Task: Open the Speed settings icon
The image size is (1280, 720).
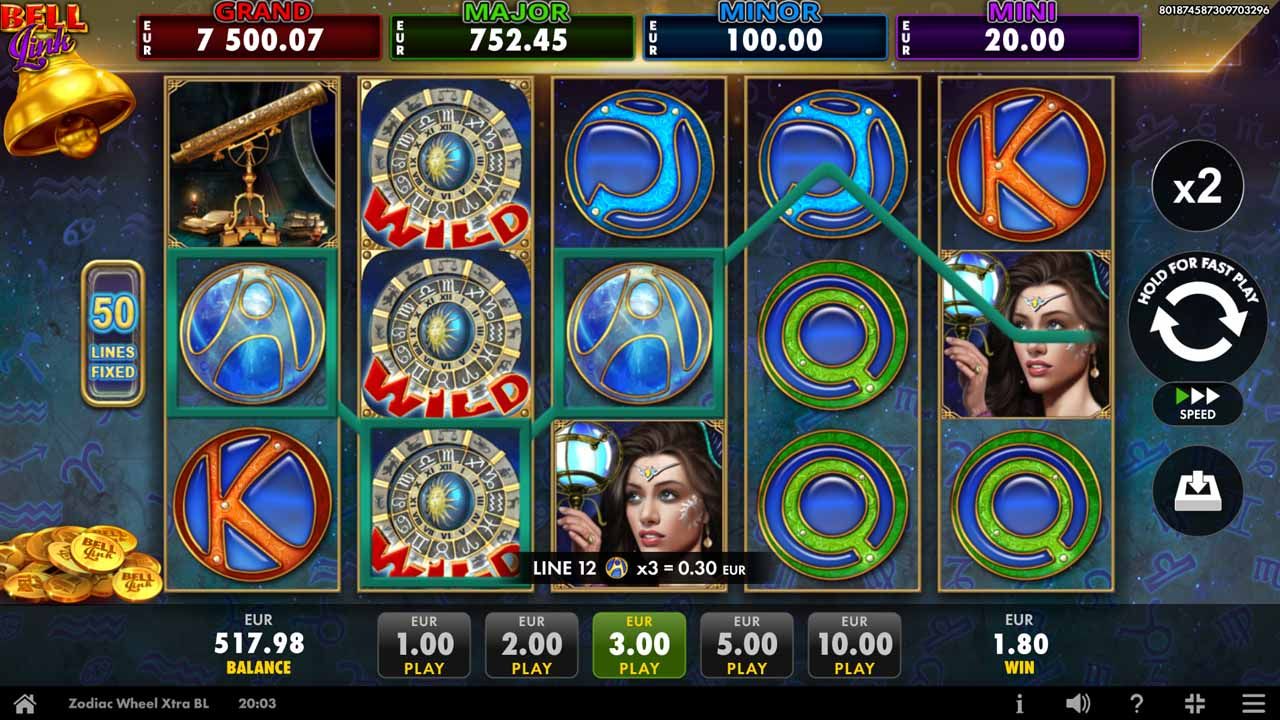Action: coord(1196,404)
